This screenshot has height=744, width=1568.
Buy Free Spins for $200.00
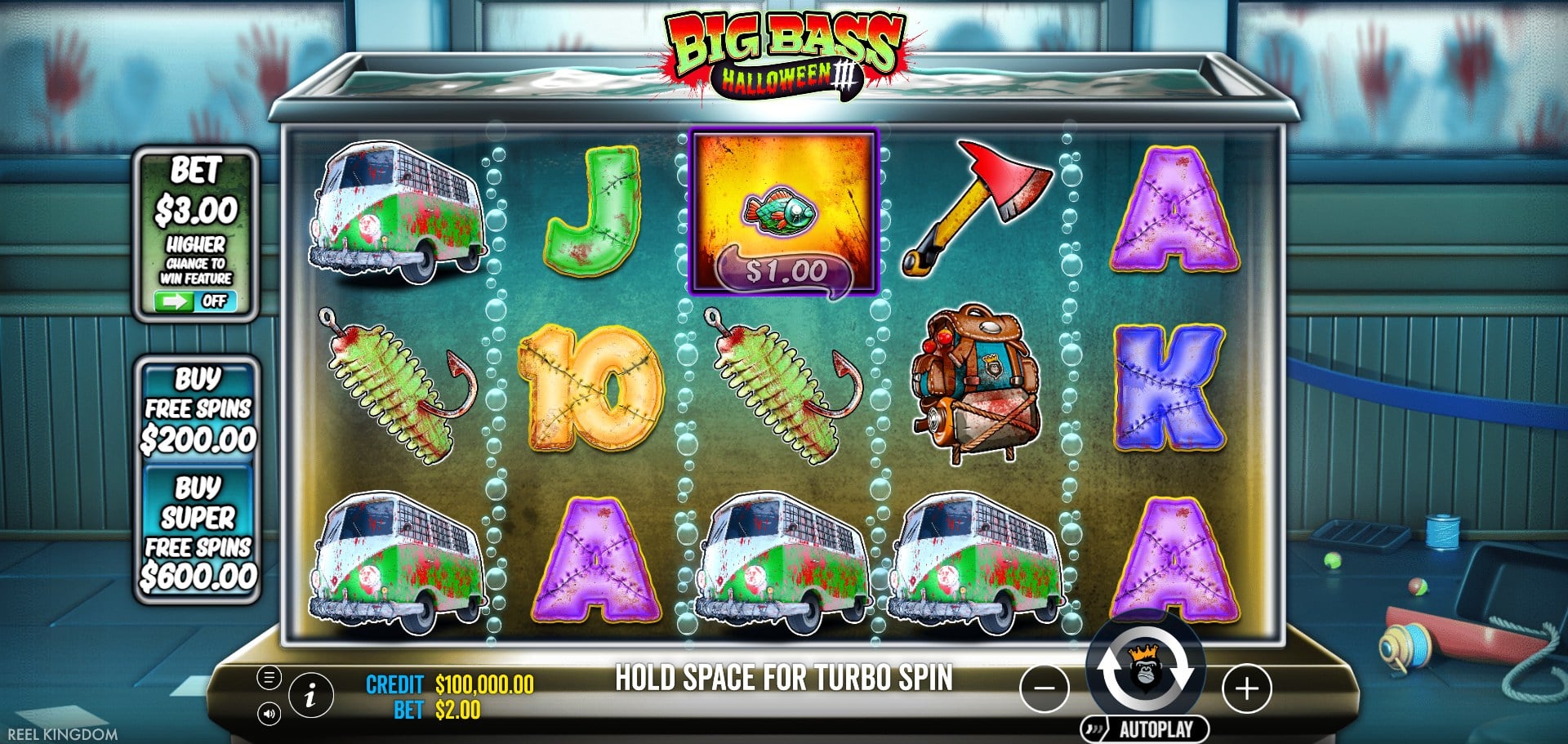[198, 410]
